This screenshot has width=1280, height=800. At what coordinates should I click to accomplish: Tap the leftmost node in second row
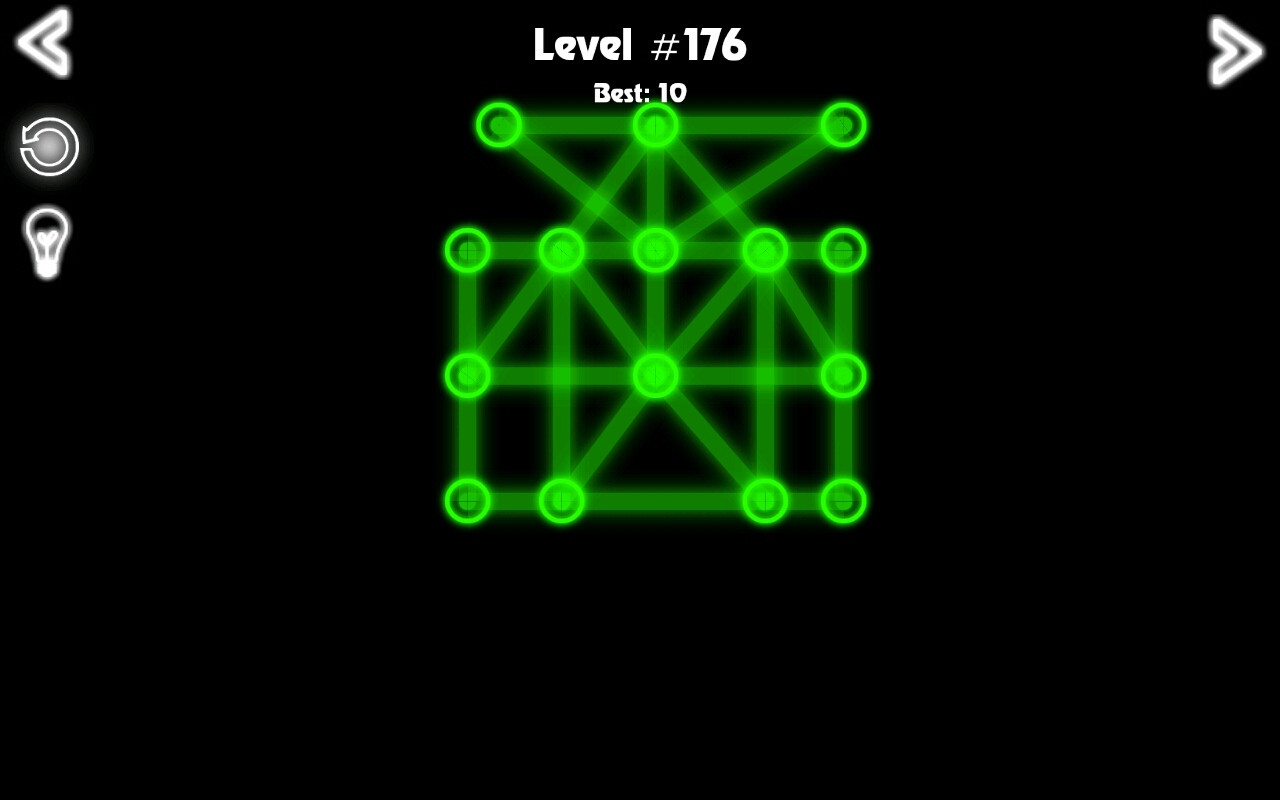467,251
